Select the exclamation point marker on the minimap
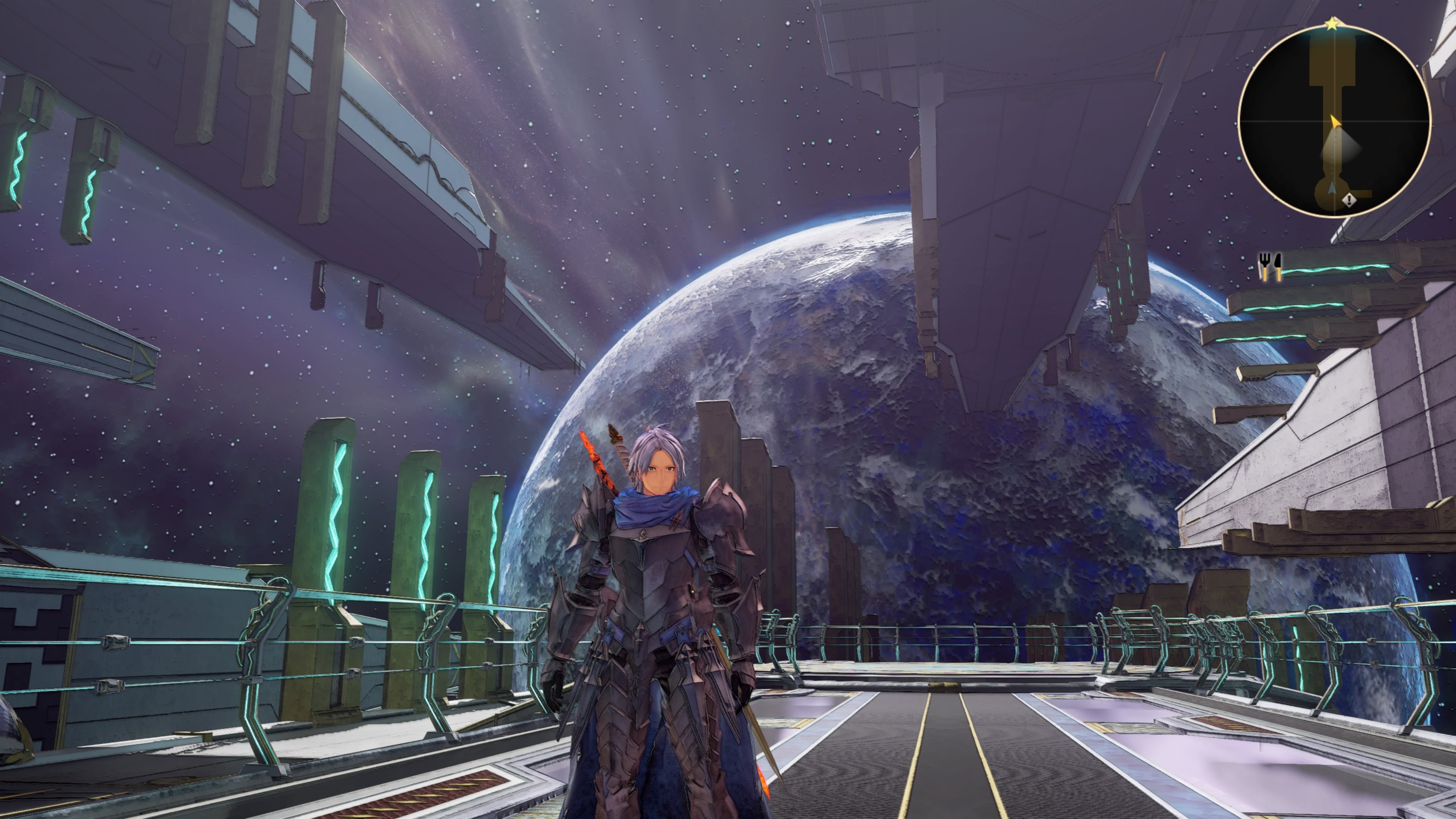The image size is (1456, 819). tap(1349, 200)
